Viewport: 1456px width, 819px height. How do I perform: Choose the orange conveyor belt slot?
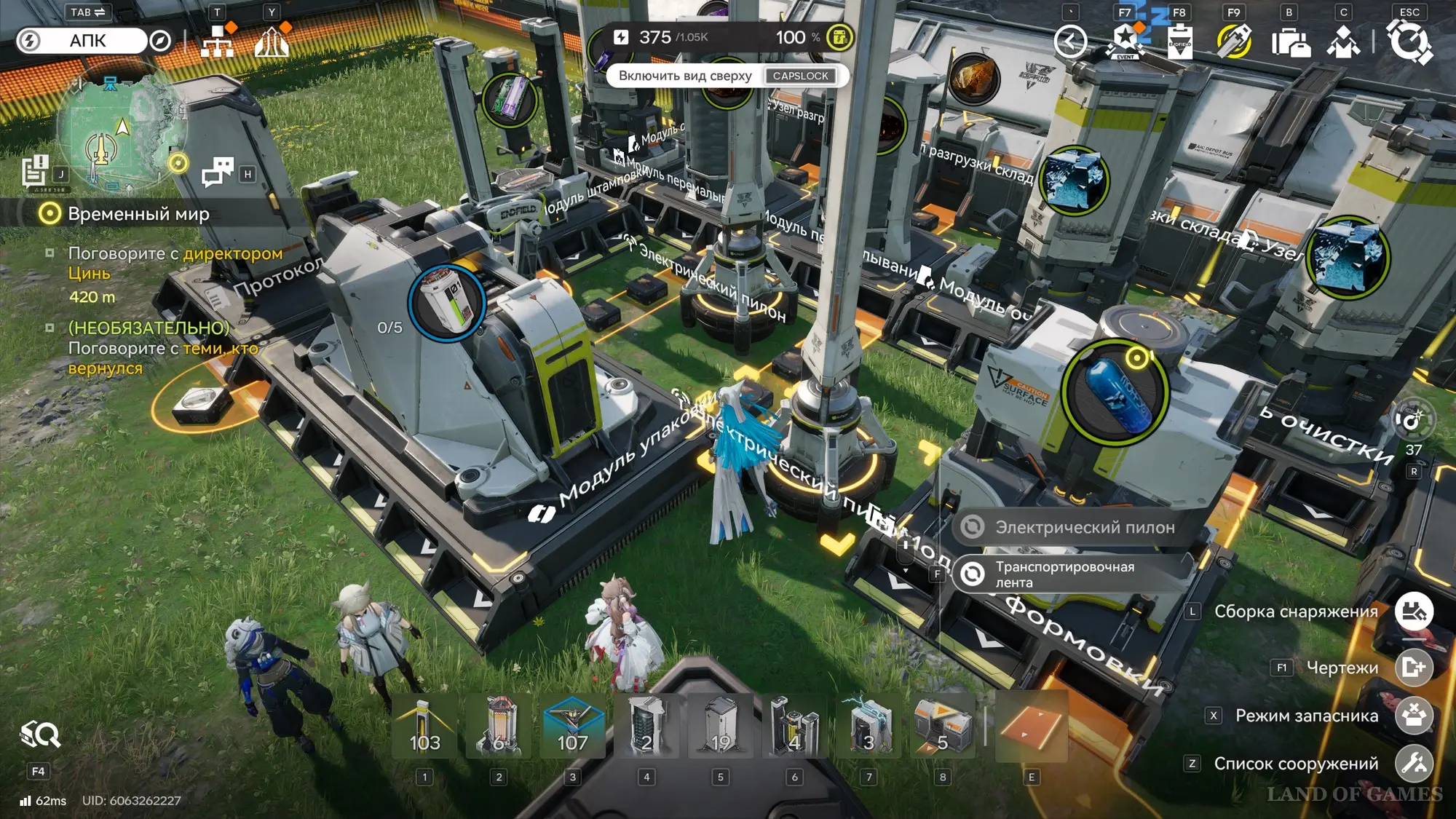[x=1031, y=726]
